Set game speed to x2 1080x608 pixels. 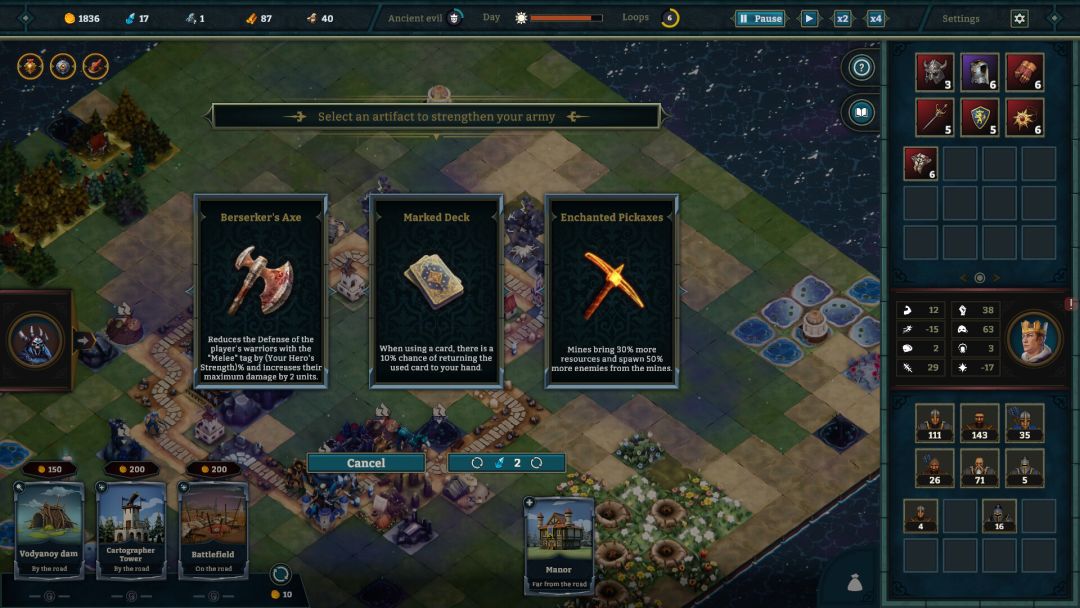click(842, 18)
